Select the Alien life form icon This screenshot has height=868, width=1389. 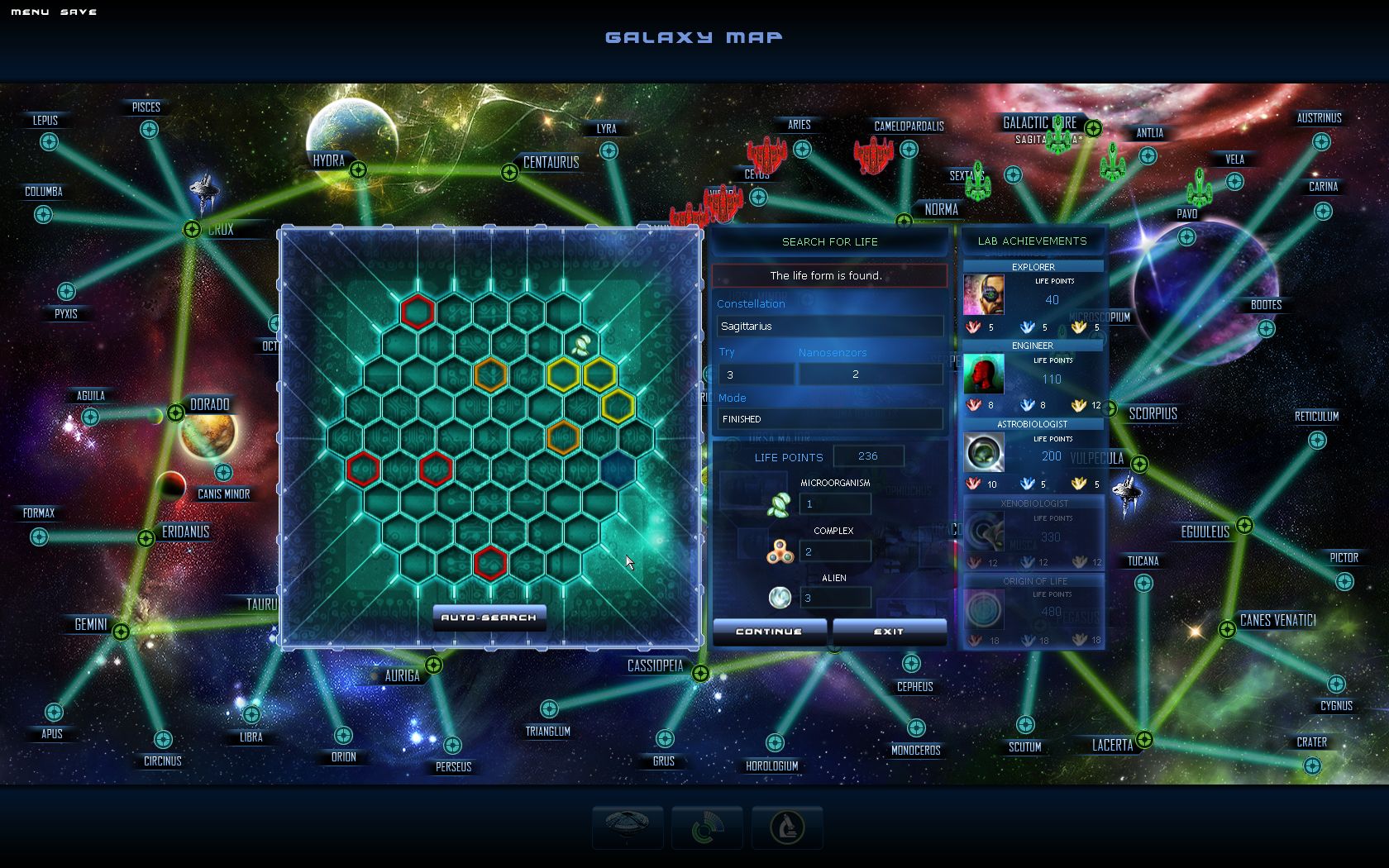click(x=780, y=597)
